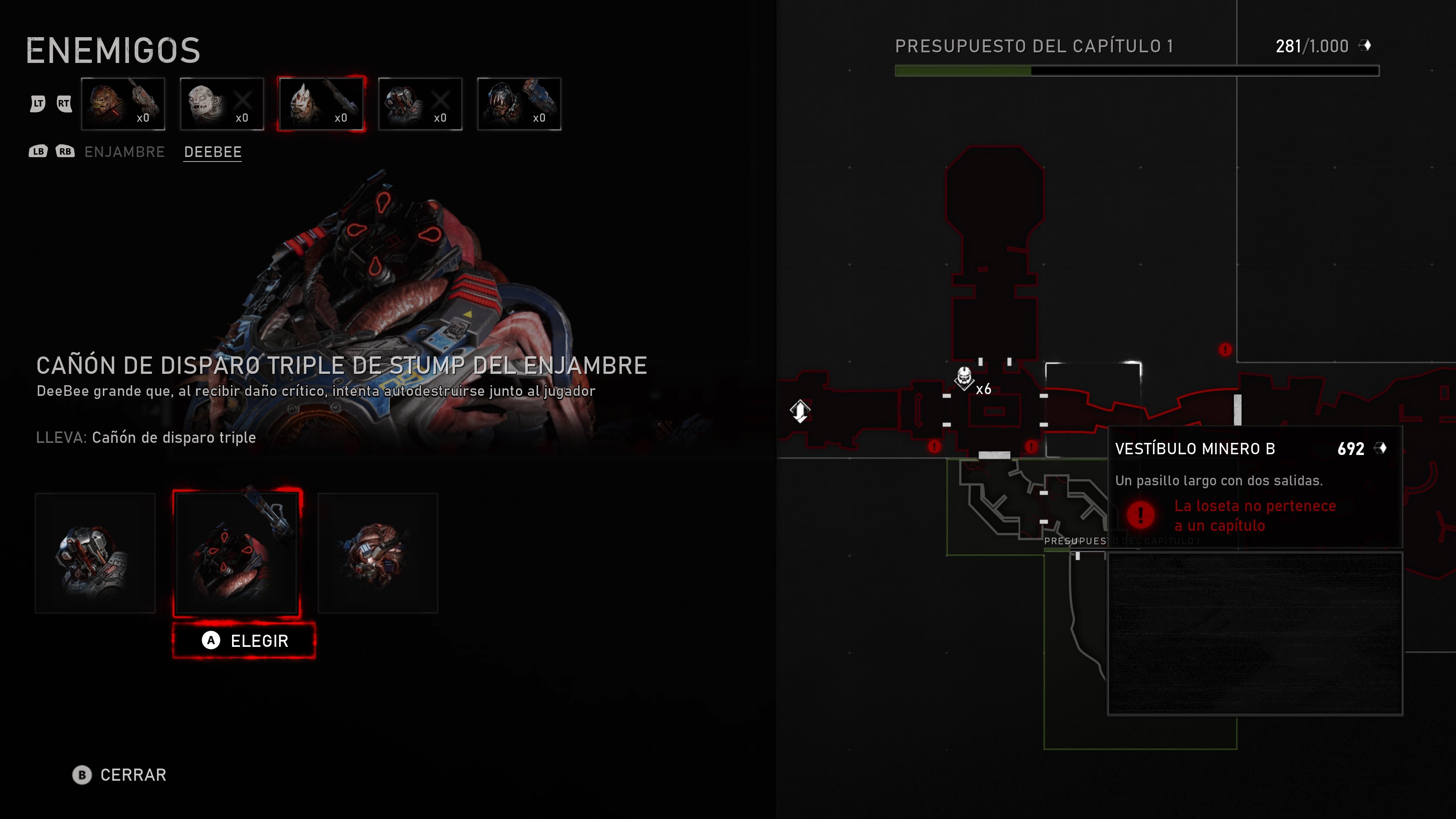Pick the tentacle-covered DeeBee variant

378,553
